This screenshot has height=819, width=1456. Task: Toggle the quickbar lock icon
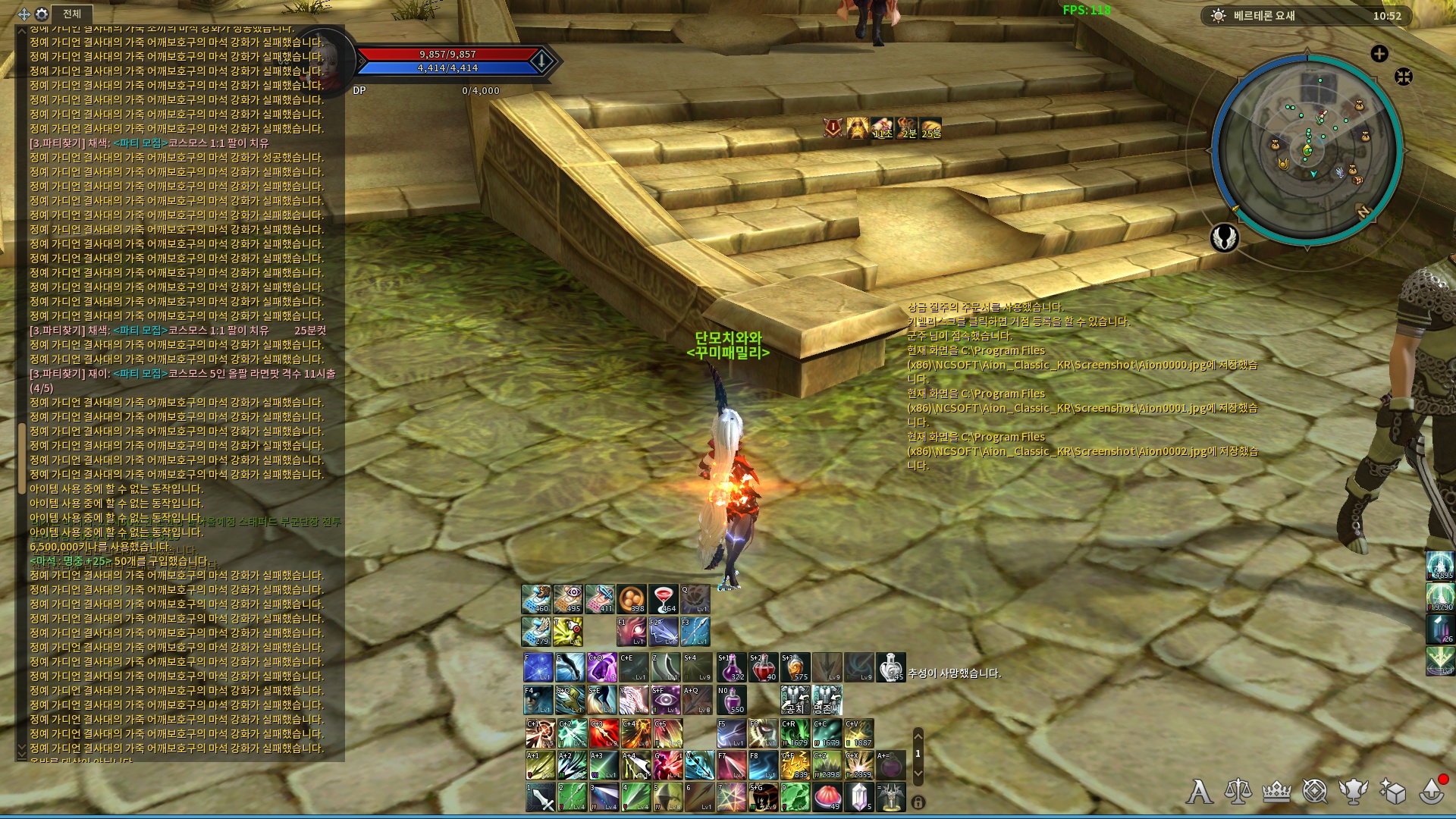point(918,802)
